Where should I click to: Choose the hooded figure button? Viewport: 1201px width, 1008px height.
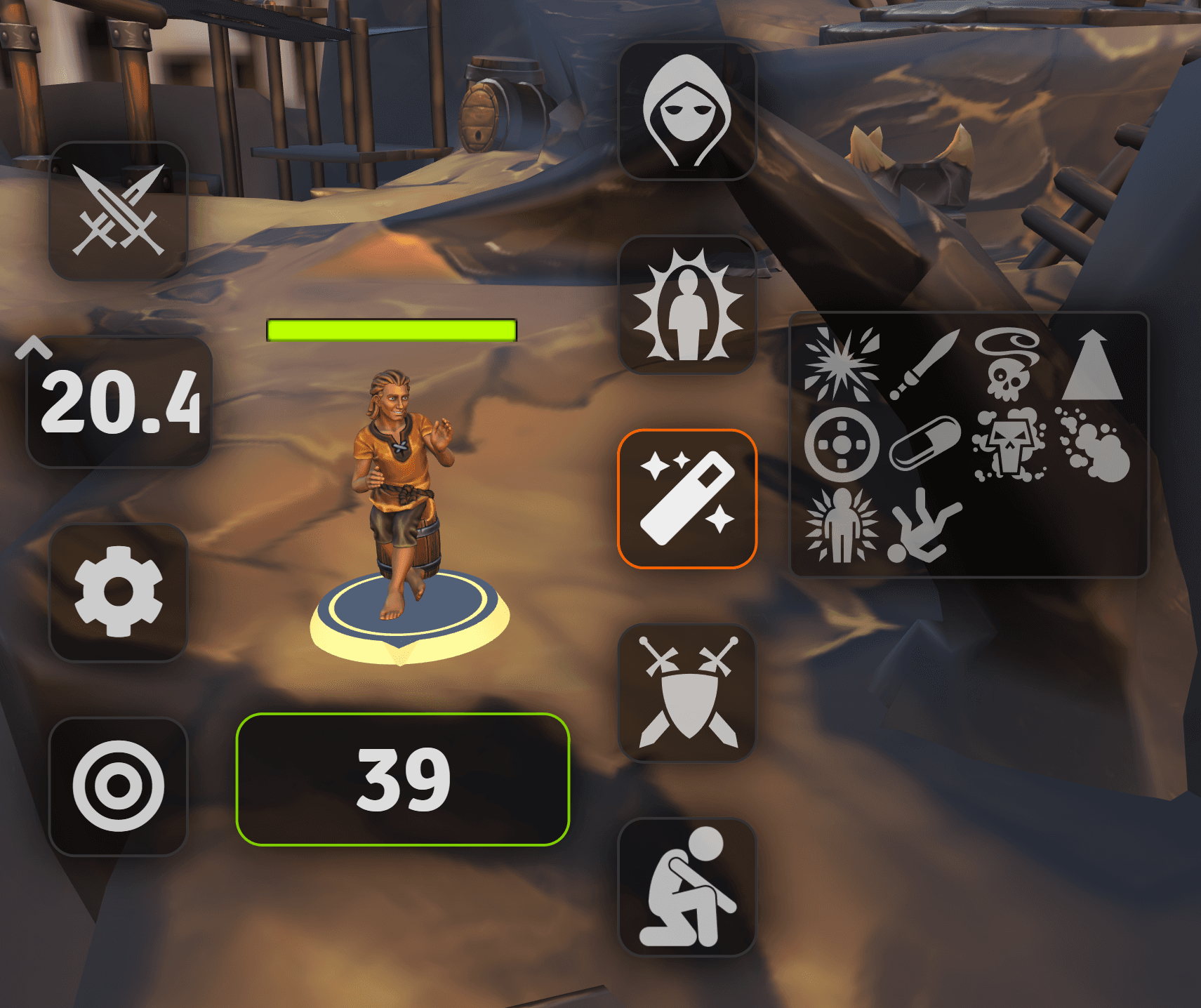click(686, 111)
